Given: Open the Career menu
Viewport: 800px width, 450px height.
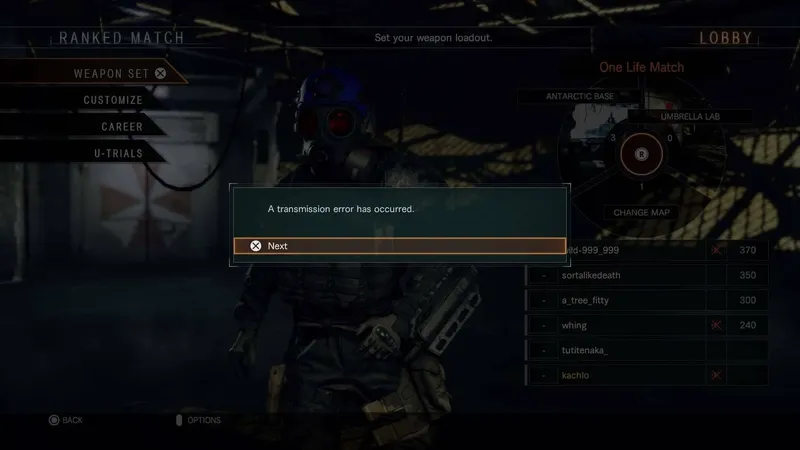Looking at the screenshot, I should [121, 127].
